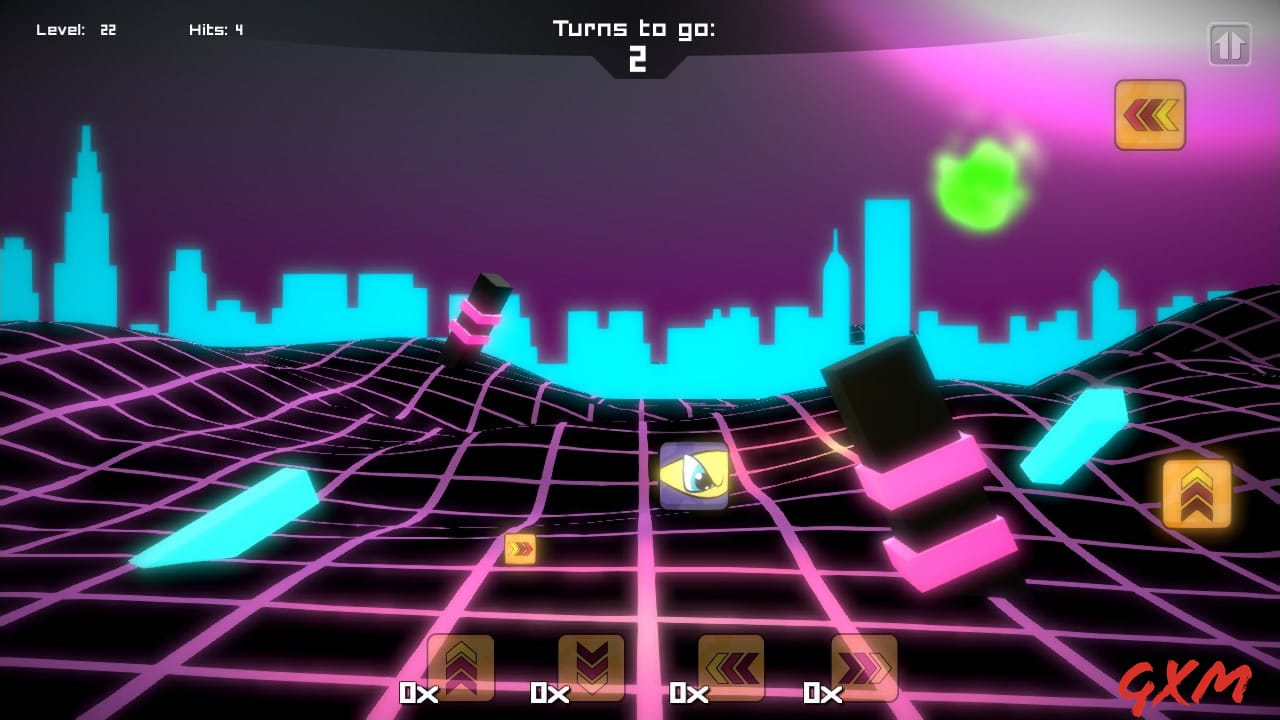
Task: Select the rightward chevron move icon
Action: tap(862, 666)
